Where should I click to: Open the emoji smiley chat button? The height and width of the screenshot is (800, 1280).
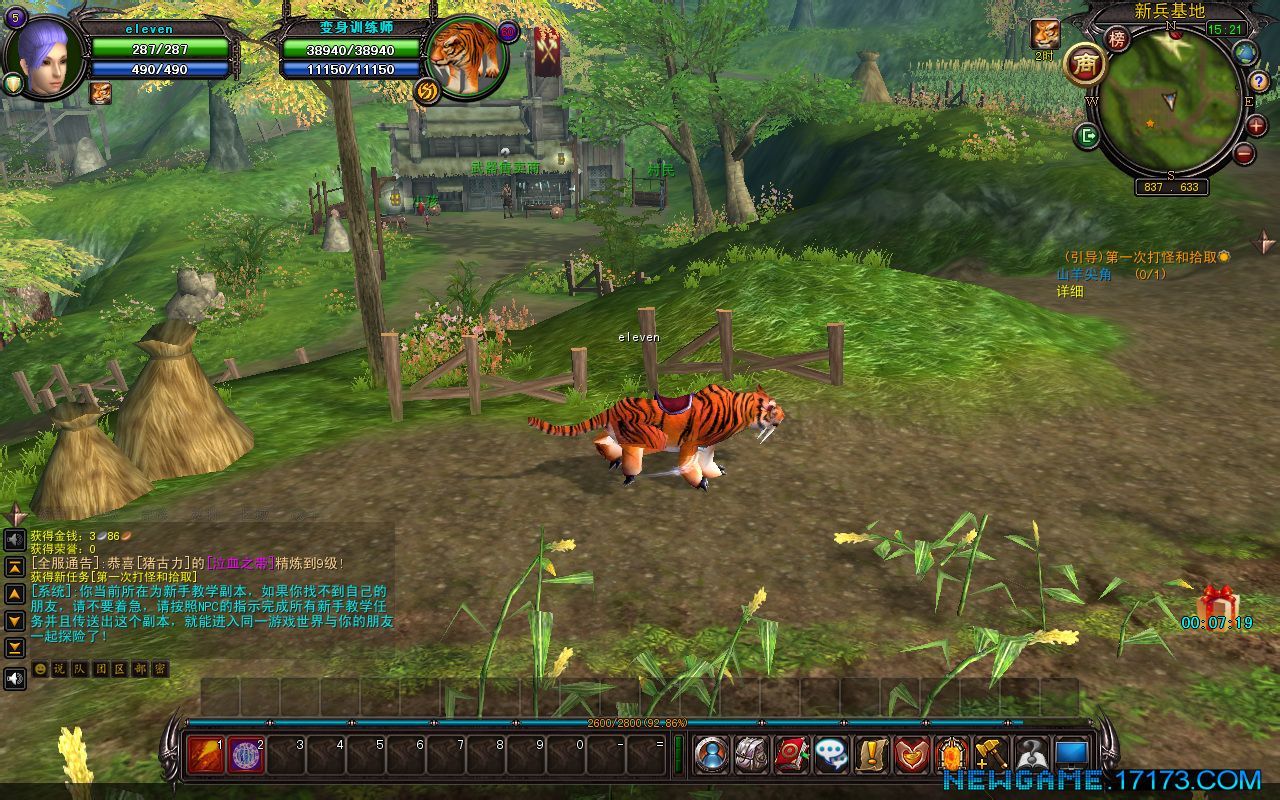pyautogui.click(x=40, y=669)
